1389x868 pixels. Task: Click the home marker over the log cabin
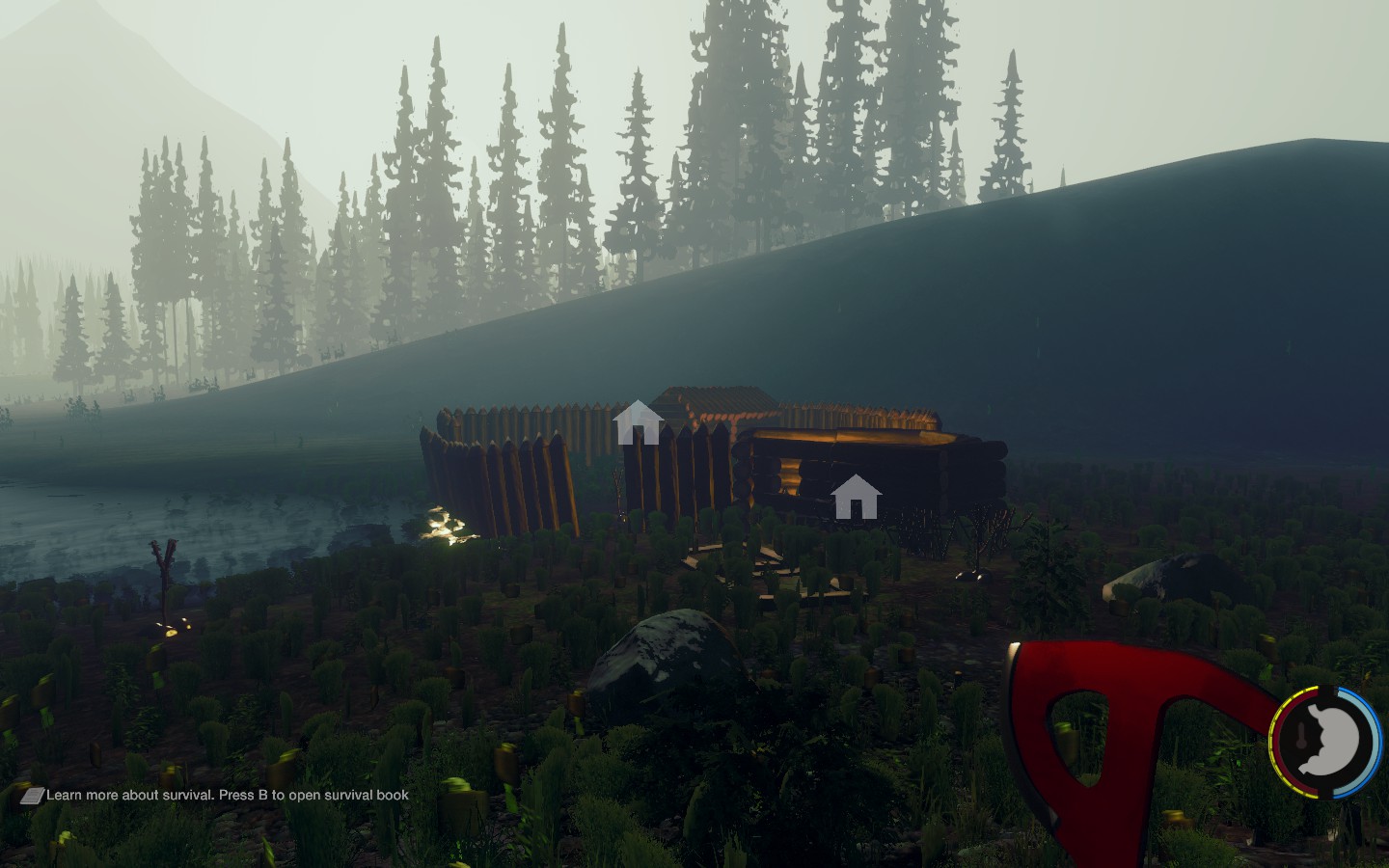click(856, 497)
